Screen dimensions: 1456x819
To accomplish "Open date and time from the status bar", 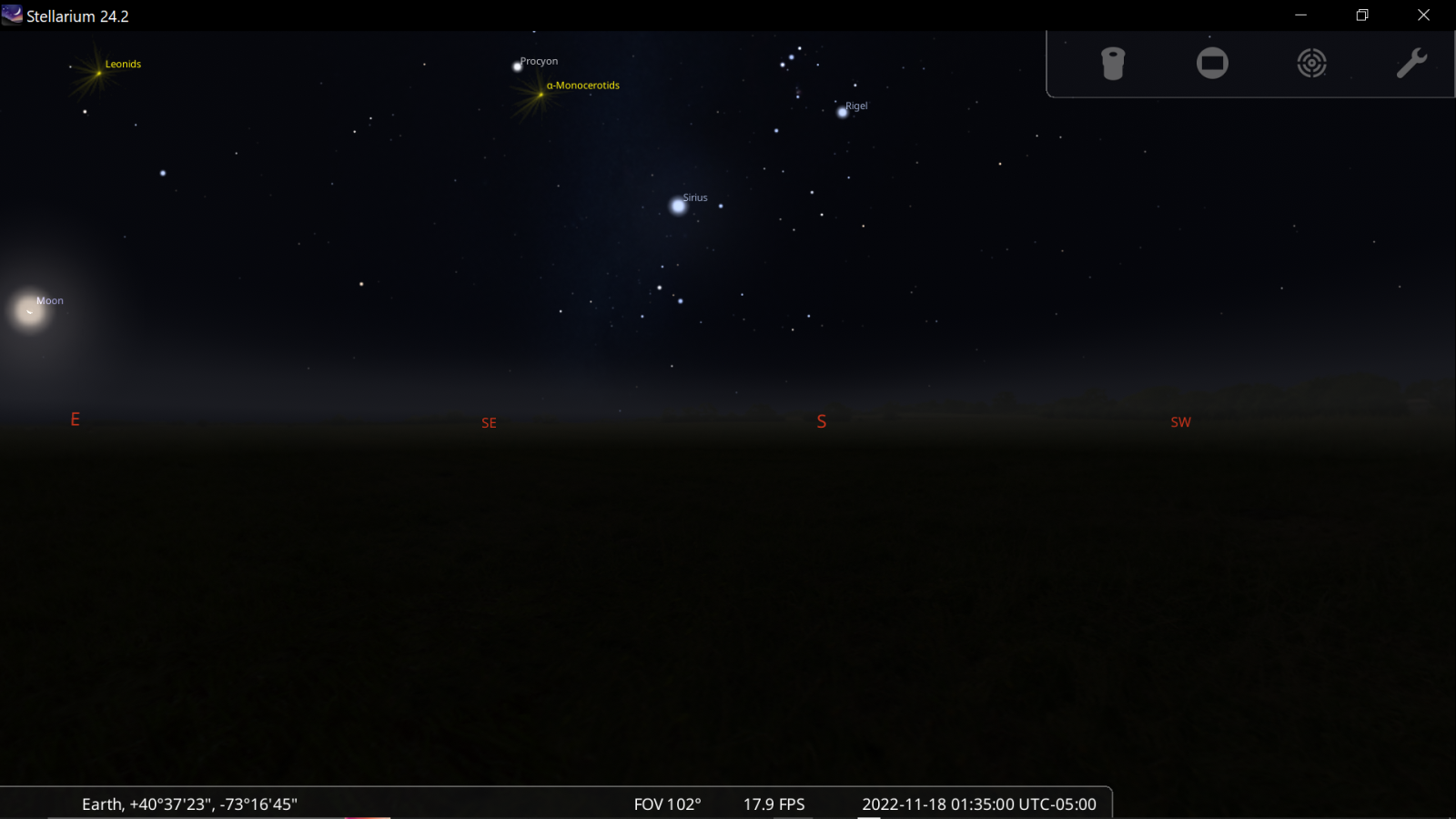I will [978, 804].
